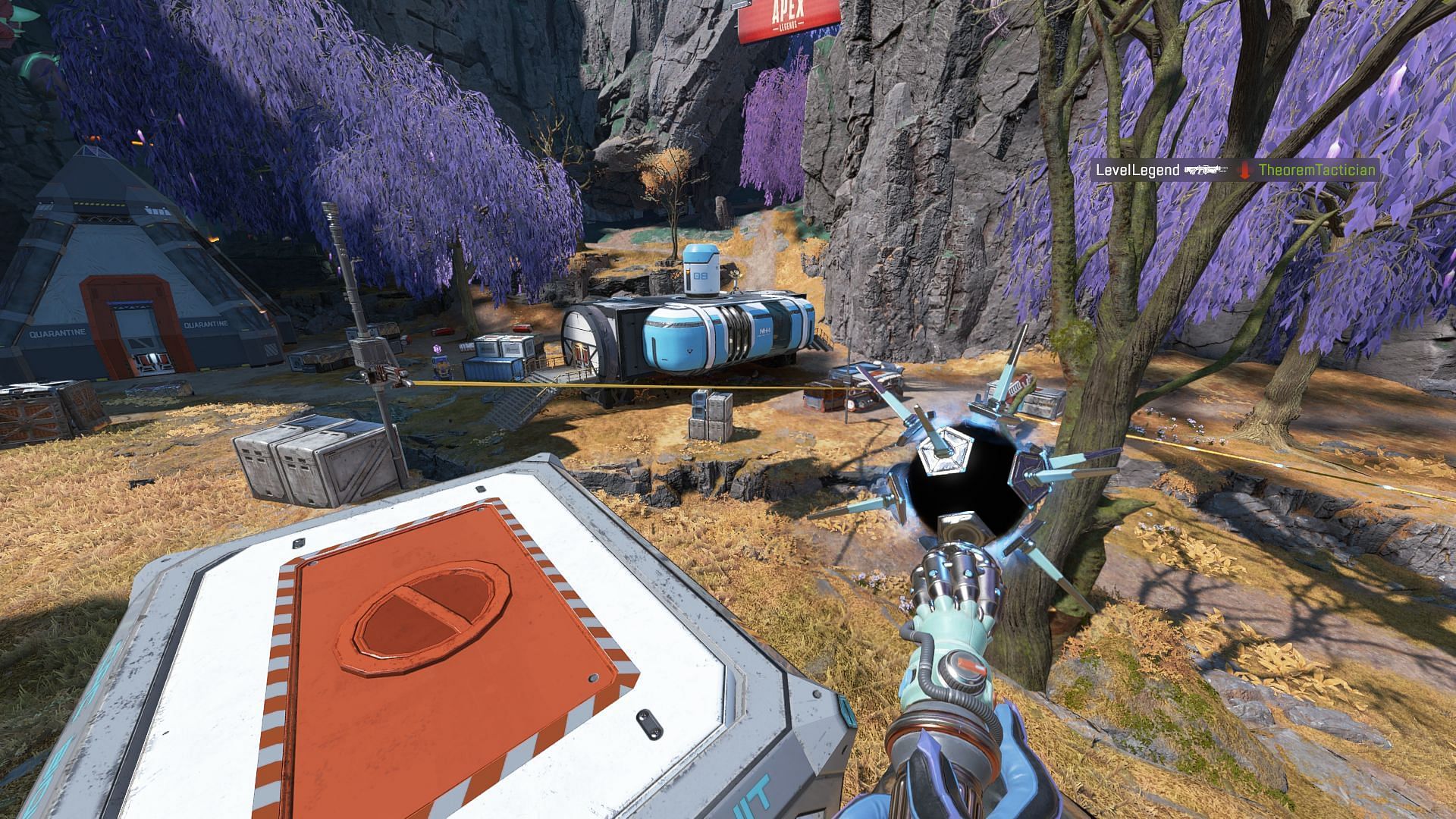Select LevelLegend name in the kill feed

[1137, 170]
